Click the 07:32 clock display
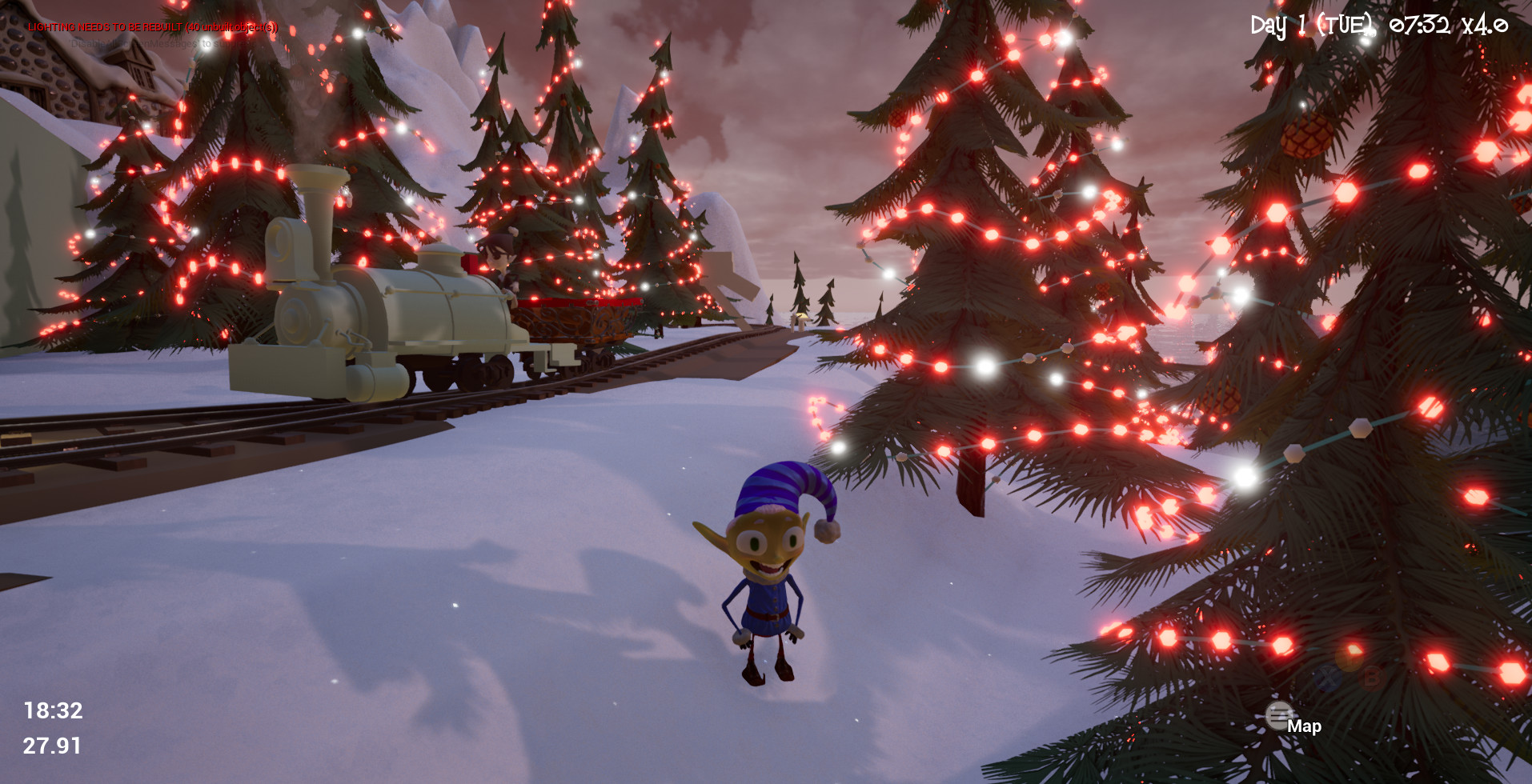This screenshot has height=784, width=1532. click(x=1420, y=25)
